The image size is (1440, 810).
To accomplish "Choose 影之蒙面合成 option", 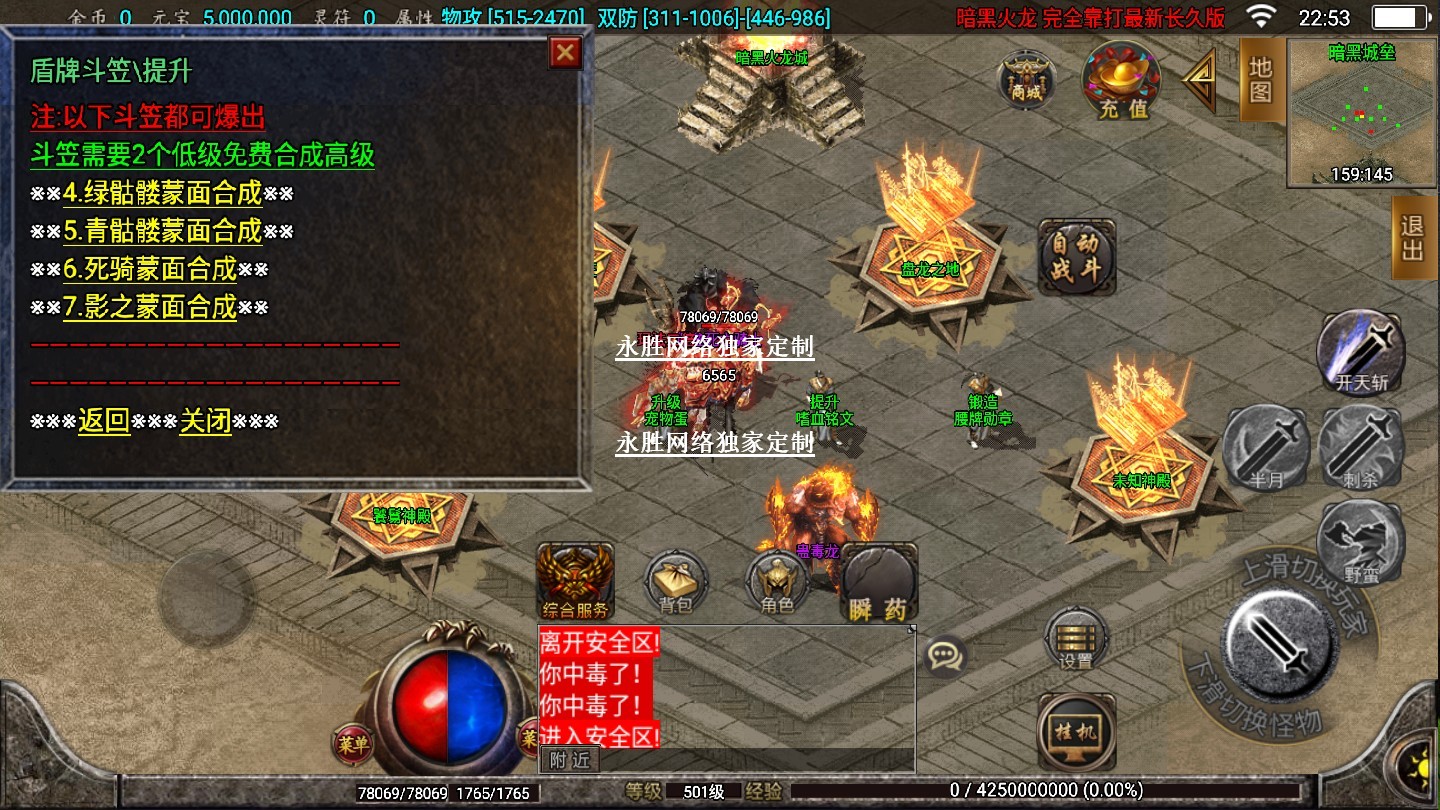I will click(x=150, y=307).
